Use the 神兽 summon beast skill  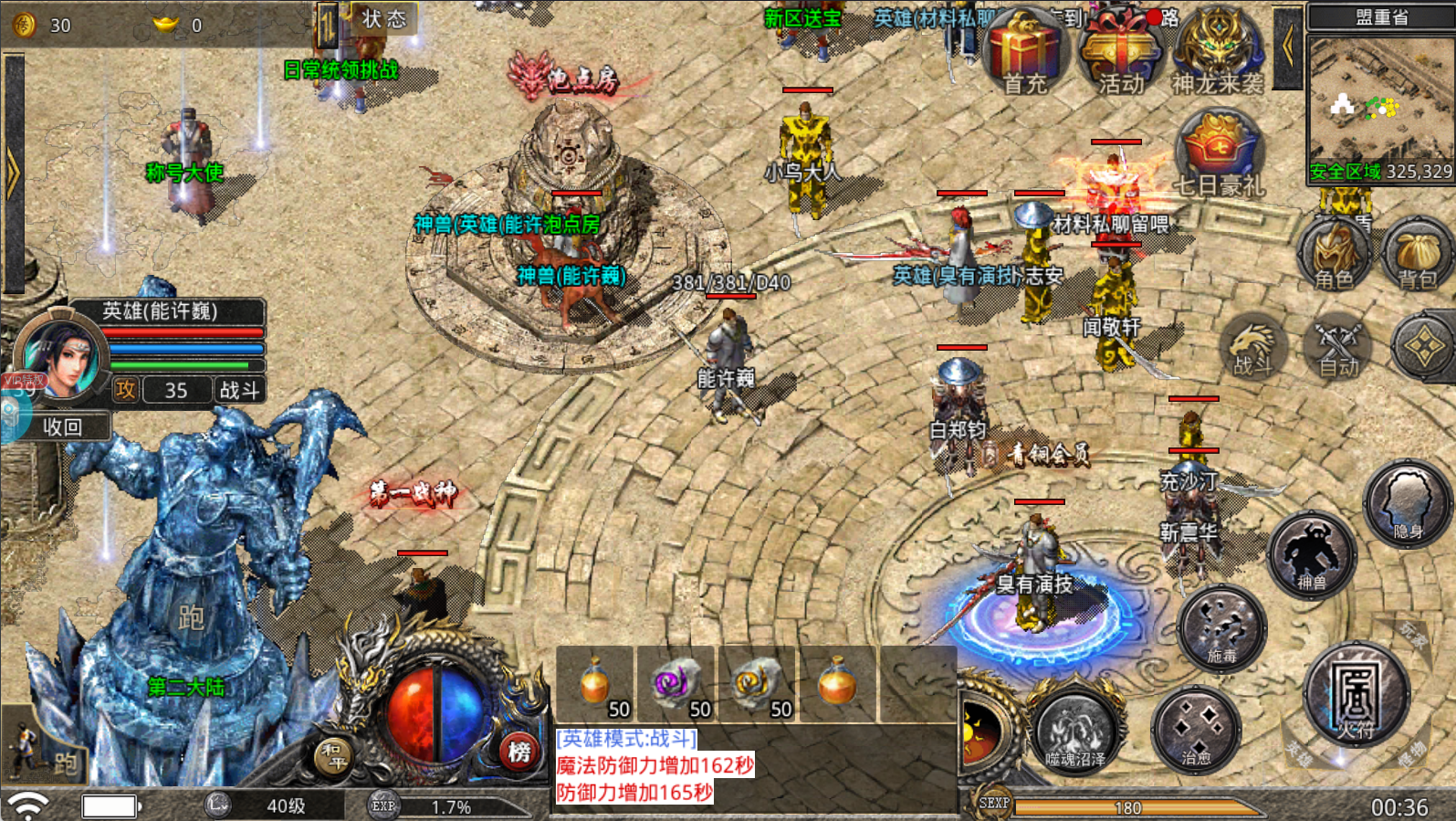click(x=1311, y=555)
